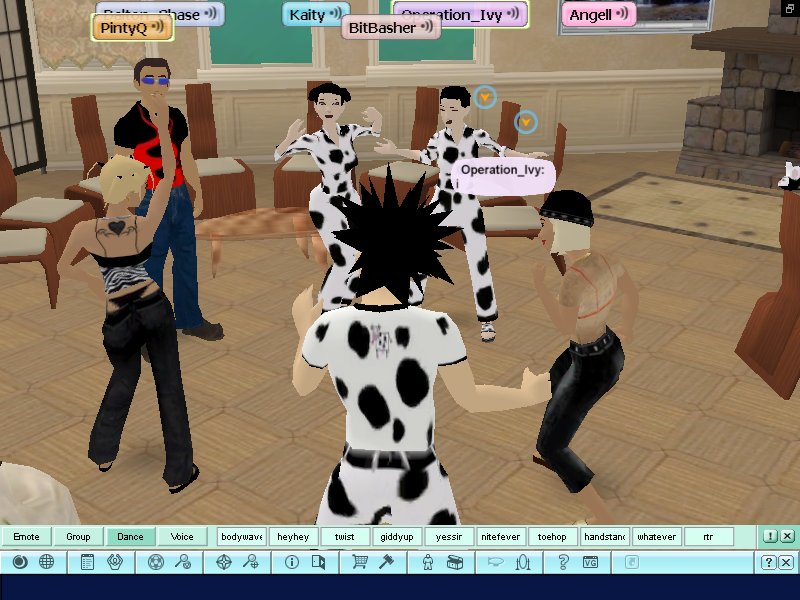Image resolution: width=800 pixels, height=600 pixels.
Task: Do the twist dance
Action: pyautogui.click(x=345, y=537)
